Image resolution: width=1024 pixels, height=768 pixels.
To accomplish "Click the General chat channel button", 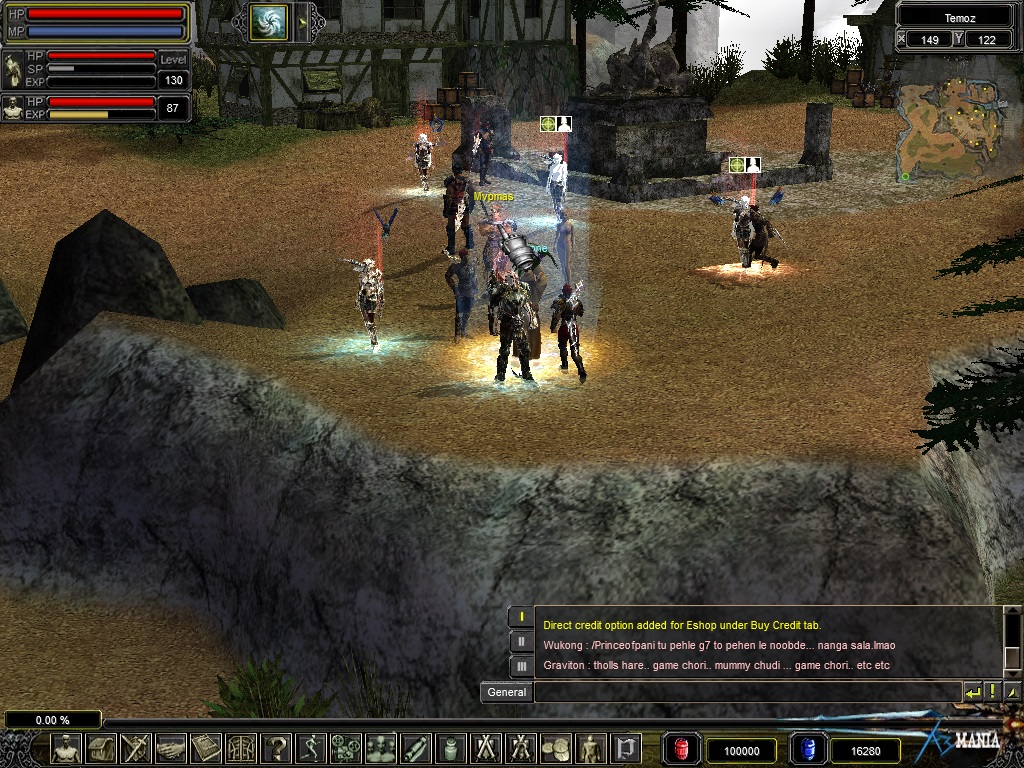I will click(506, 692).
